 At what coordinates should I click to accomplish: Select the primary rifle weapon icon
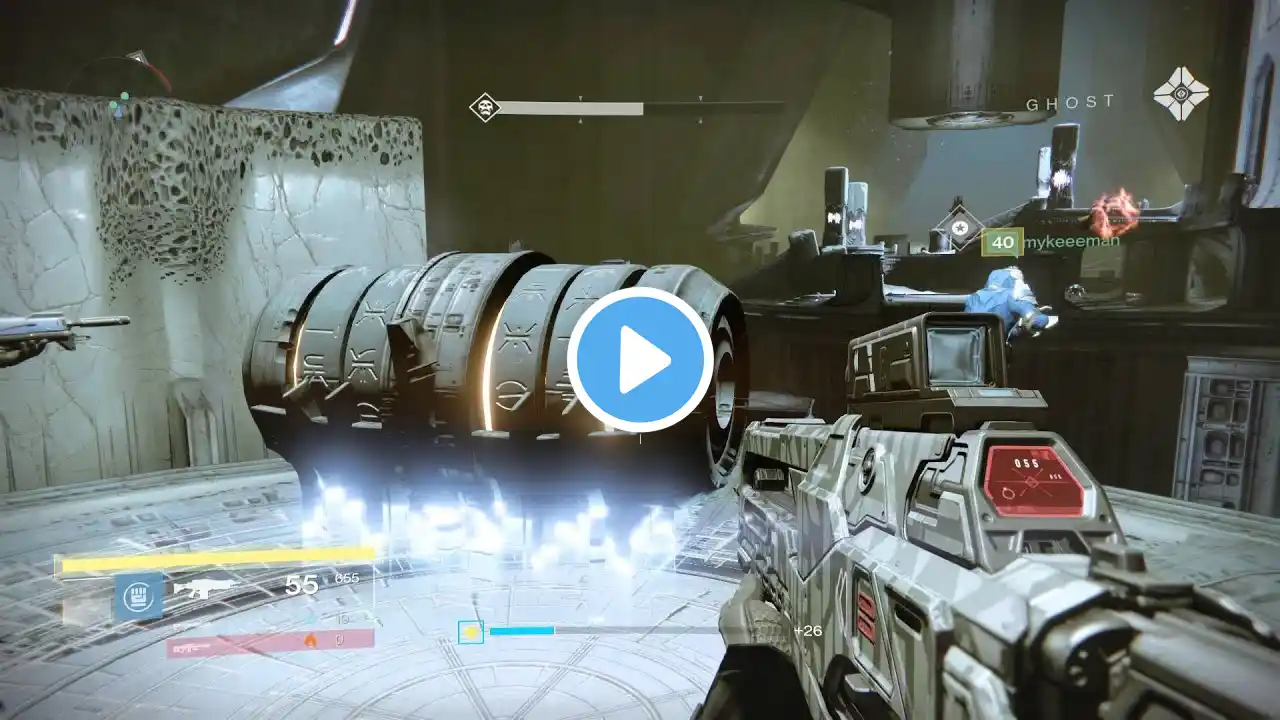pos(206,589)
